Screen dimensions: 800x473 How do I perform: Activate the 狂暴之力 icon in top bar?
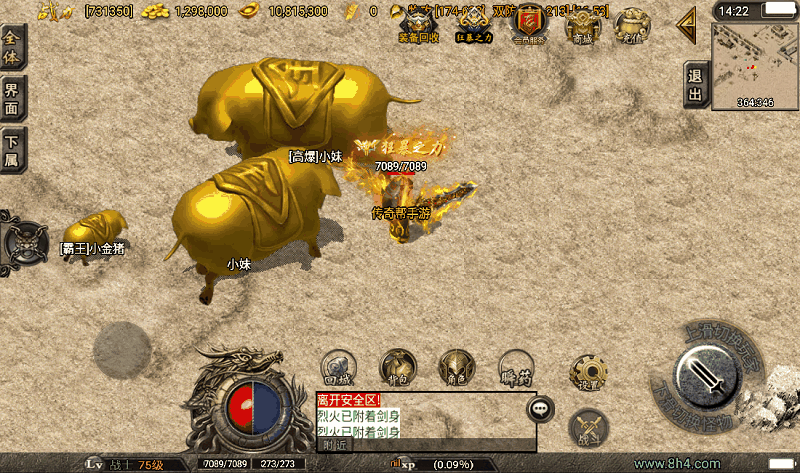pyautogui.click(x=472, y=22)
